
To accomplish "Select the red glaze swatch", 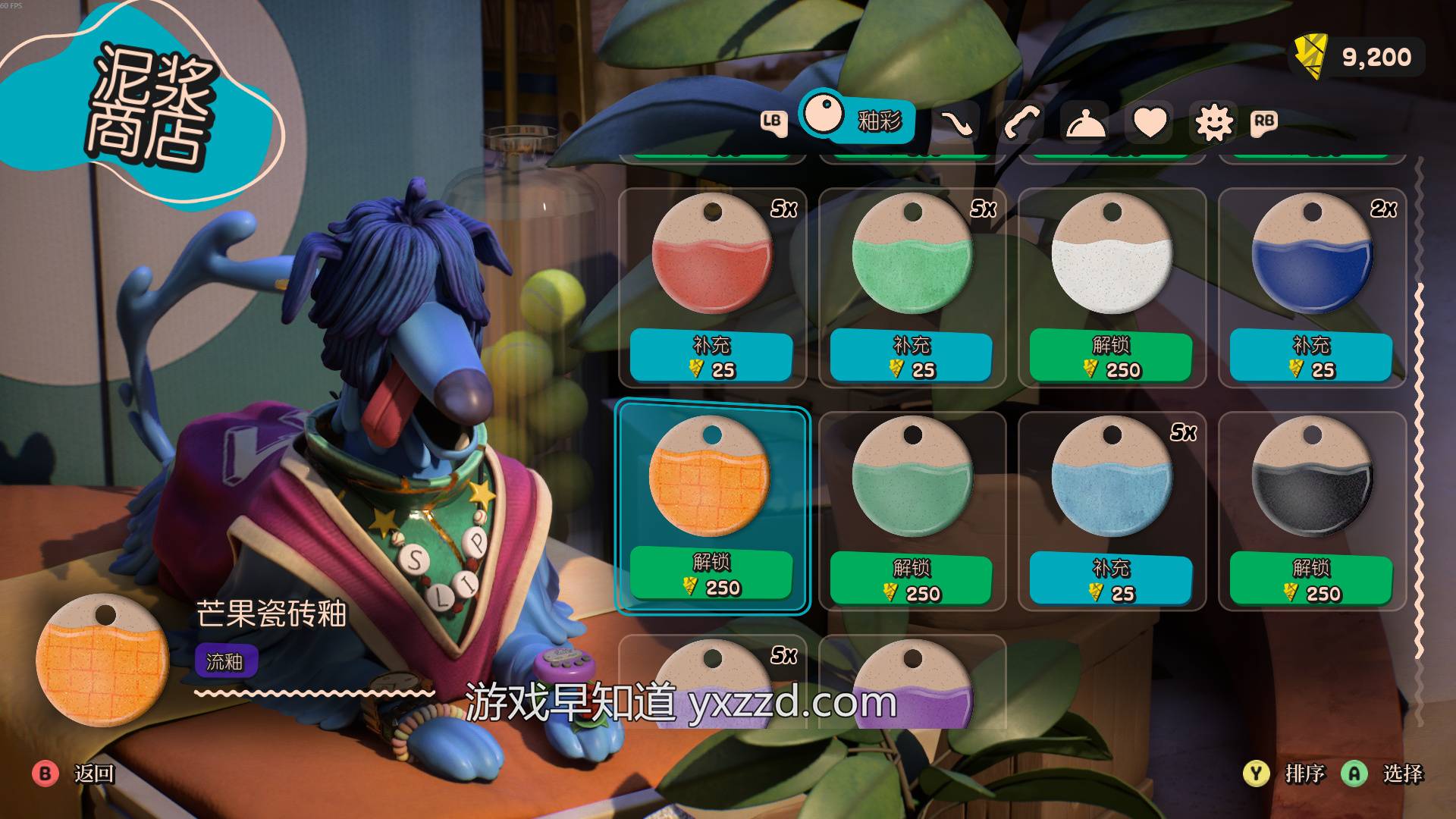I will click(712, 256).
